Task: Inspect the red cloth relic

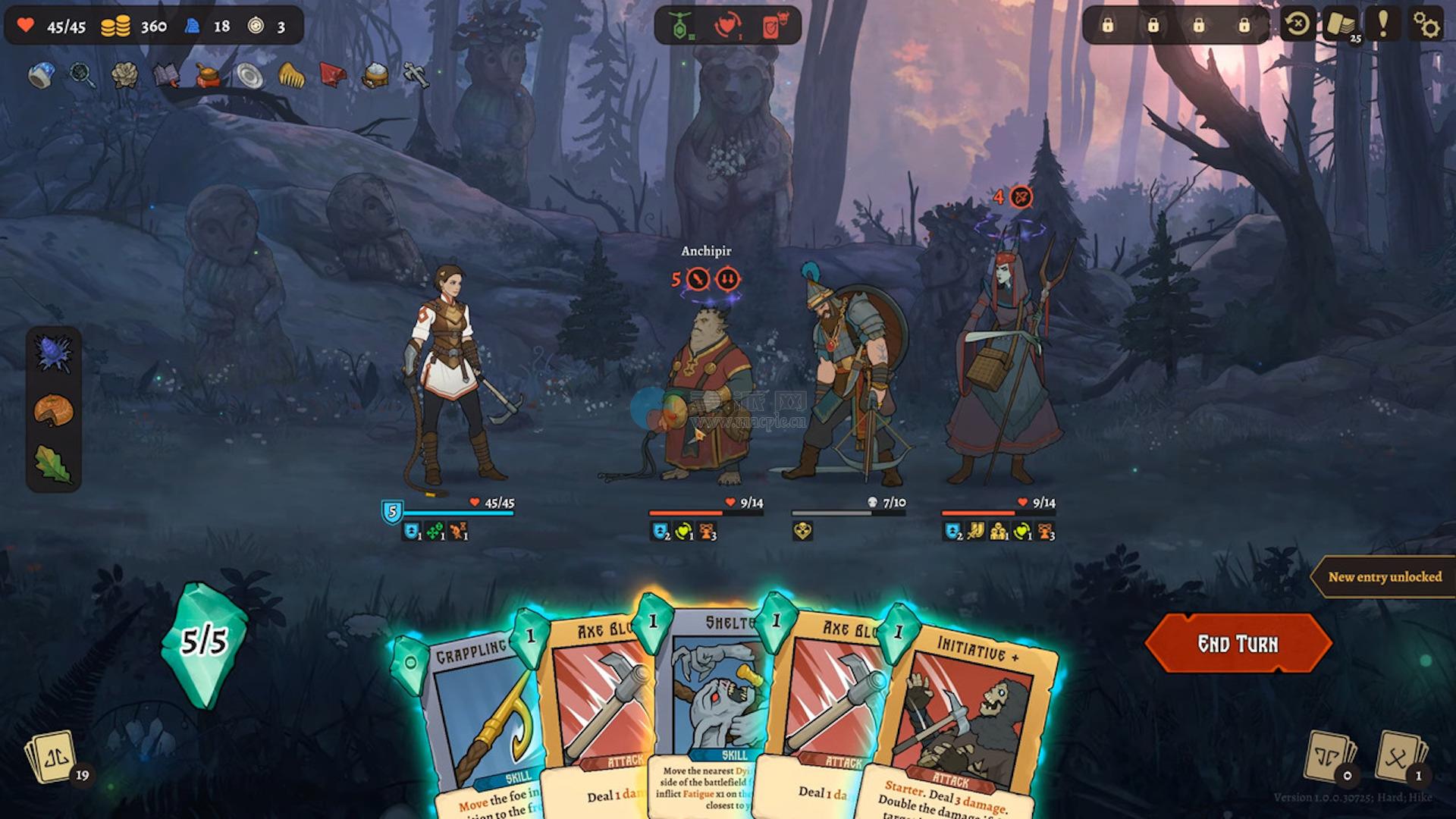Action: tap(333, 74)
